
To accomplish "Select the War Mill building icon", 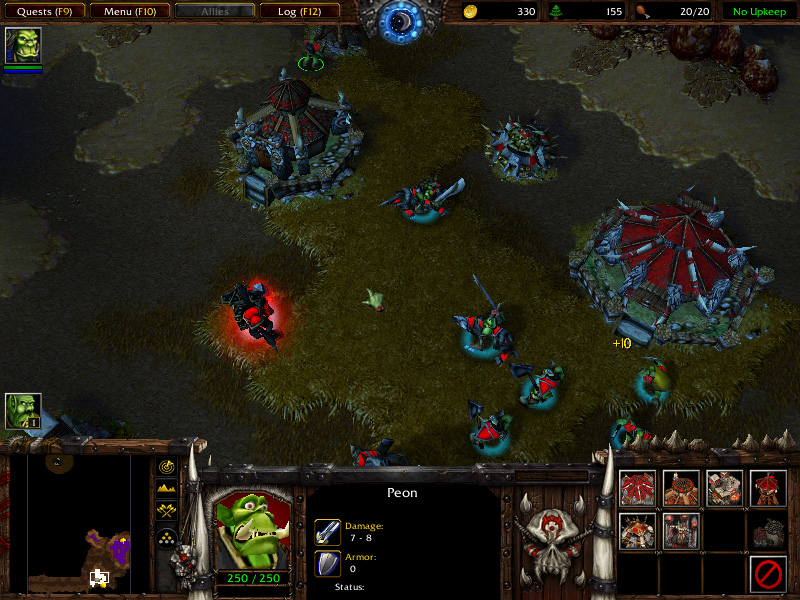I will tap(725, 488).
